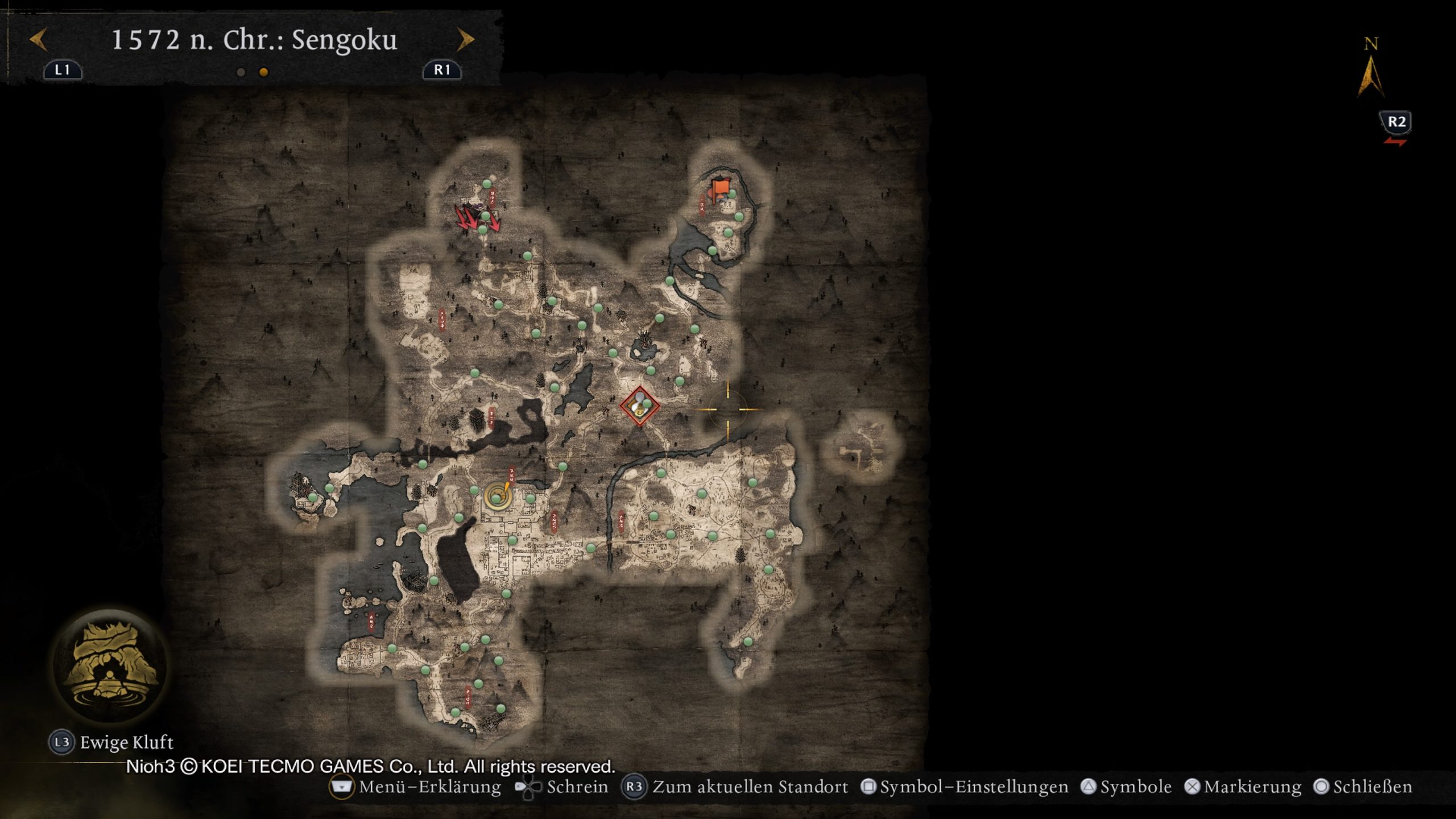This screenshot has height=819, width=1456.
Task: Jump to Zum aktuellen Standort
Action: (x=735, y=787)
